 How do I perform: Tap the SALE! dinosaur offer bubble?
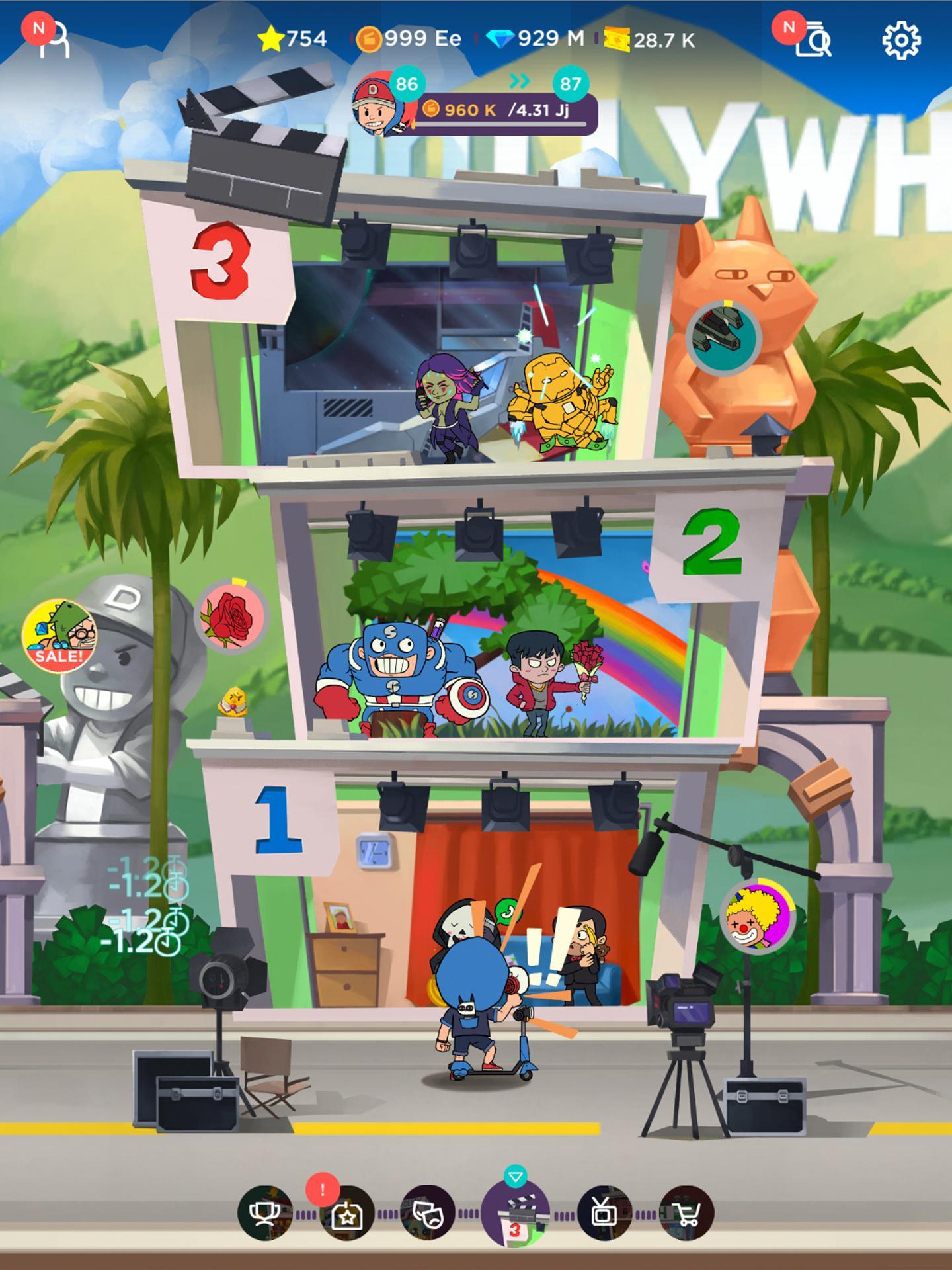click(59, 637)
